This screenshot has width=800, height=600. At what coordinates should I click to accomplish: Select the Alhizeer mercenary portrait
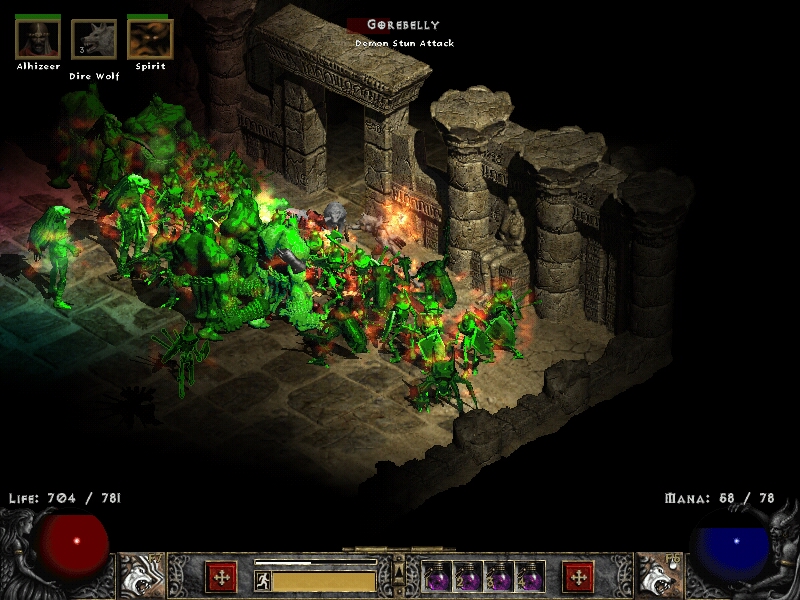pyautogui.click(x=37, y=39)
